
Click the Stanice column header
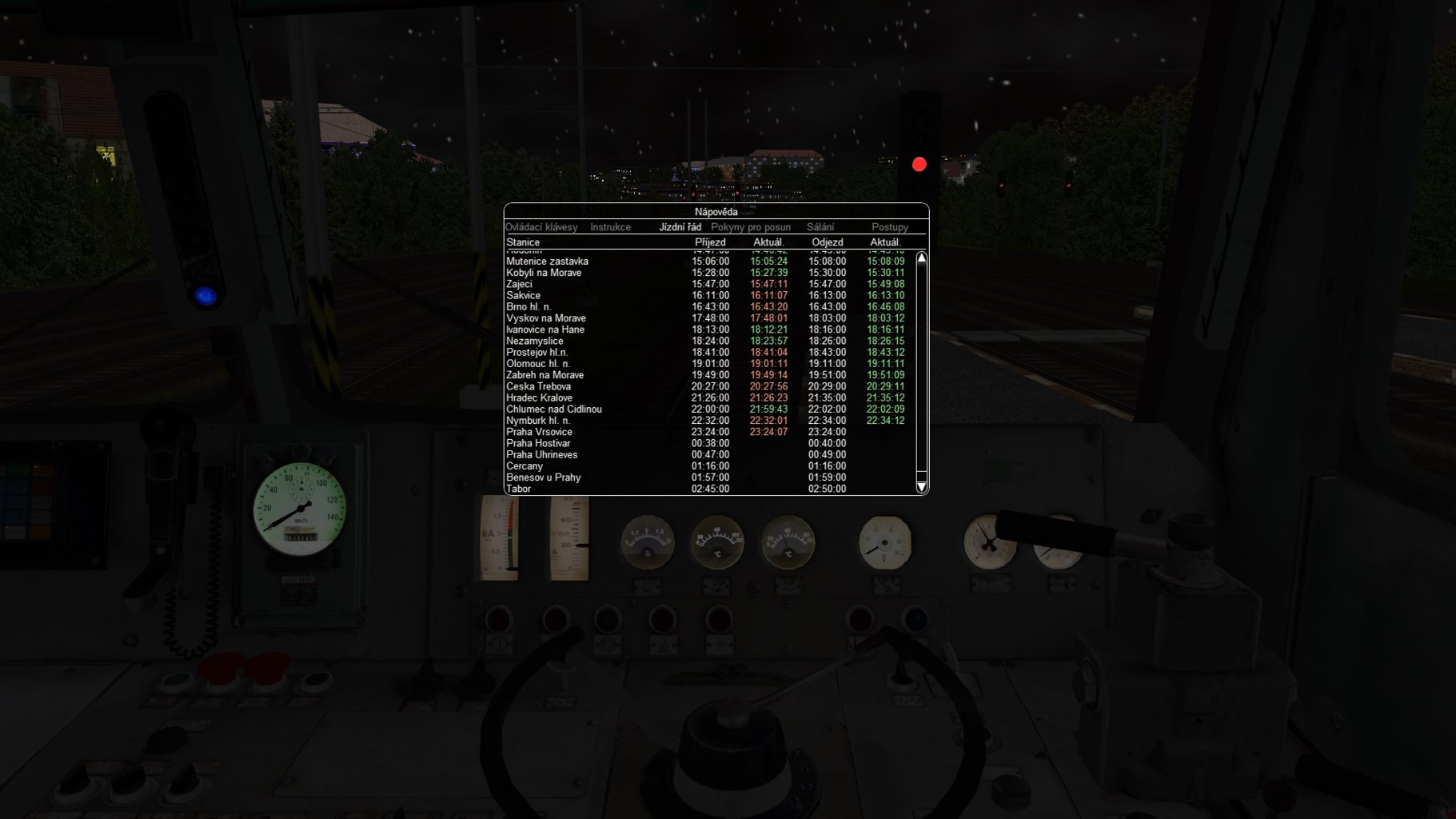point(524,242)
